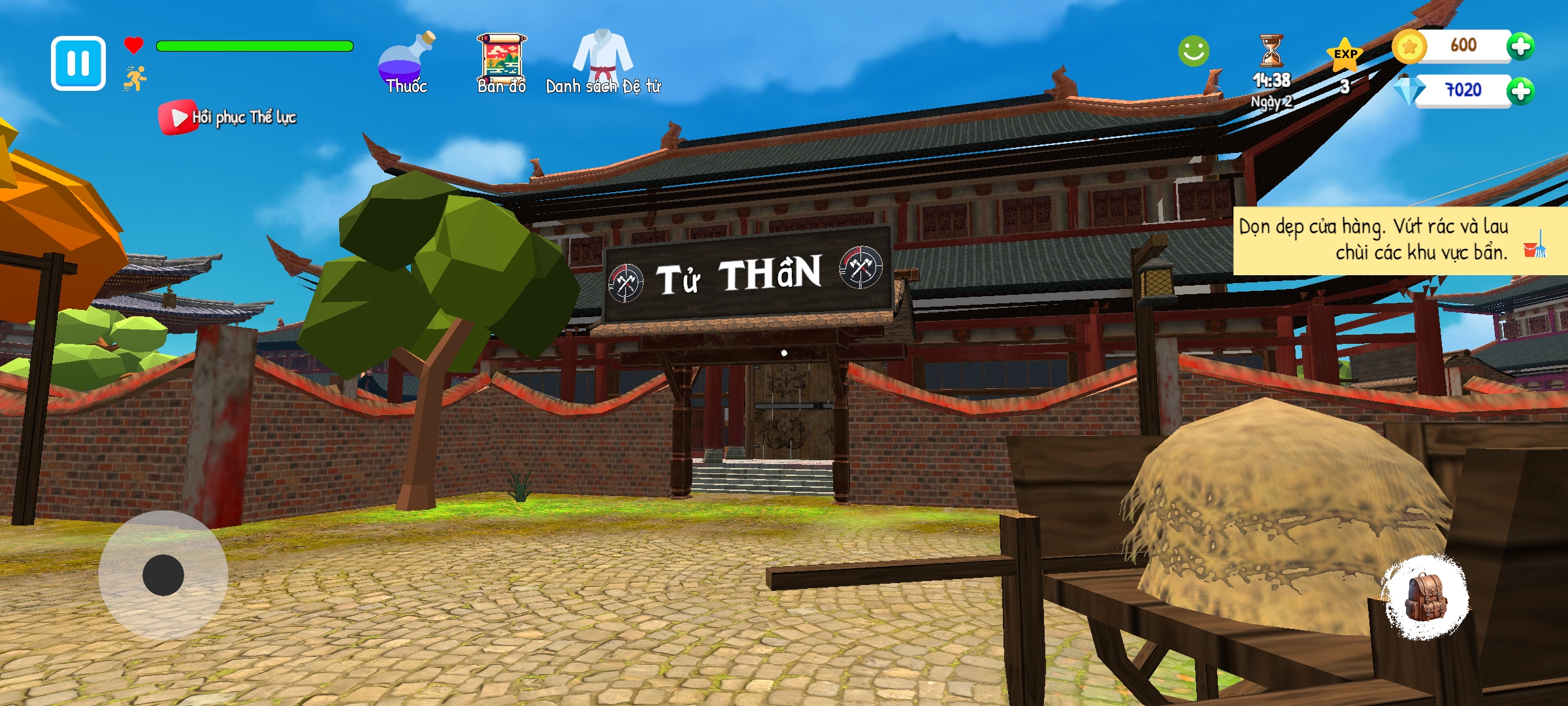Tap the green smiley face icon
Image resolution: width=1568 pixels, height=706 pixels.
1194,51
